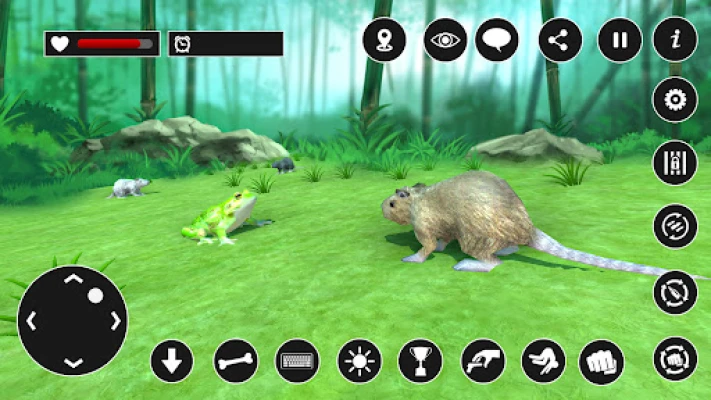This screenshot has width=711, height=400.
Task: Open the speech bubble chat
Action: (497, 41)
